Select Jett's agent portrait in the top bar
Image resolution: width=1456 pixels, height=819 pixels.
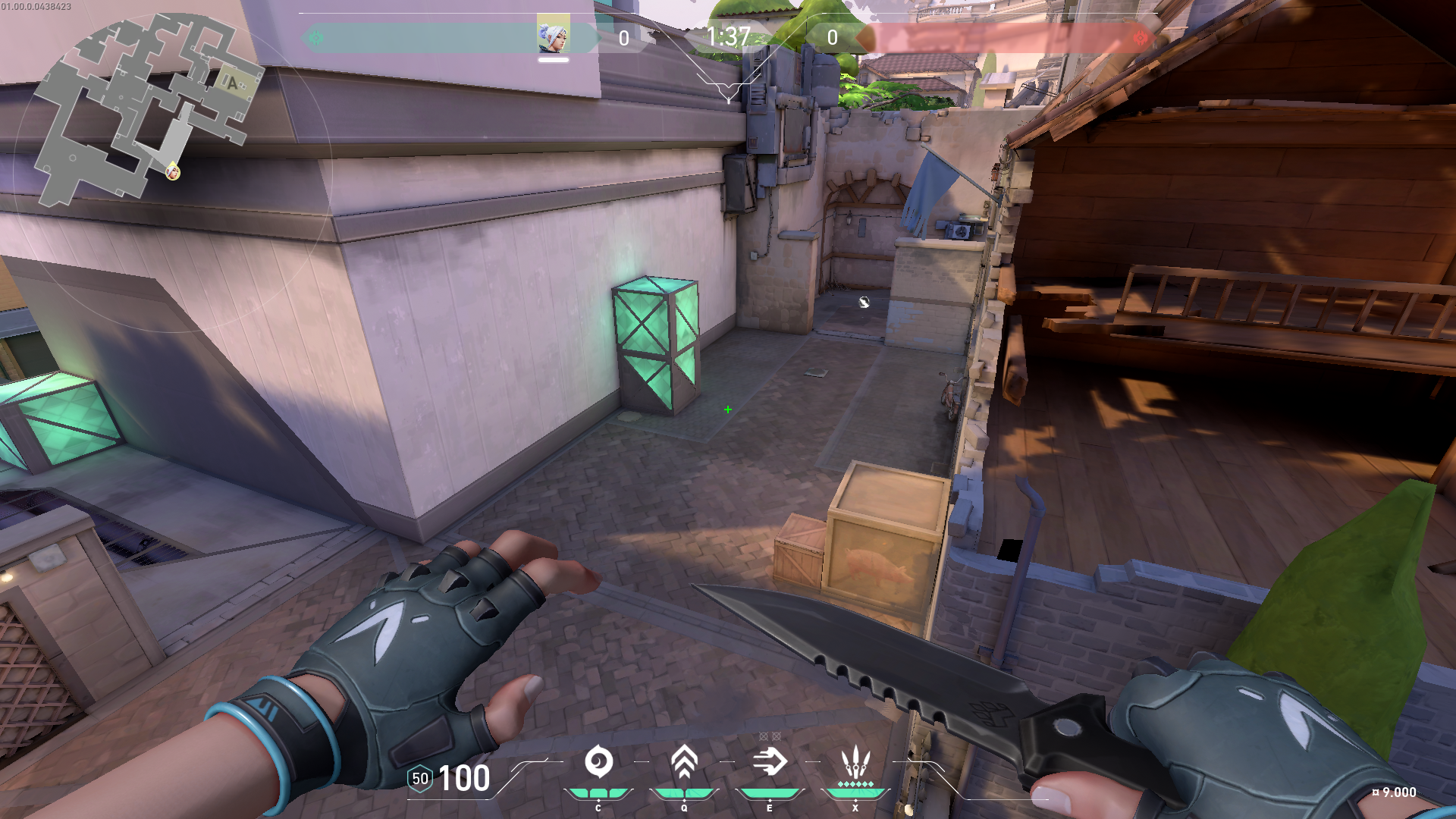(x=553, y=35)
